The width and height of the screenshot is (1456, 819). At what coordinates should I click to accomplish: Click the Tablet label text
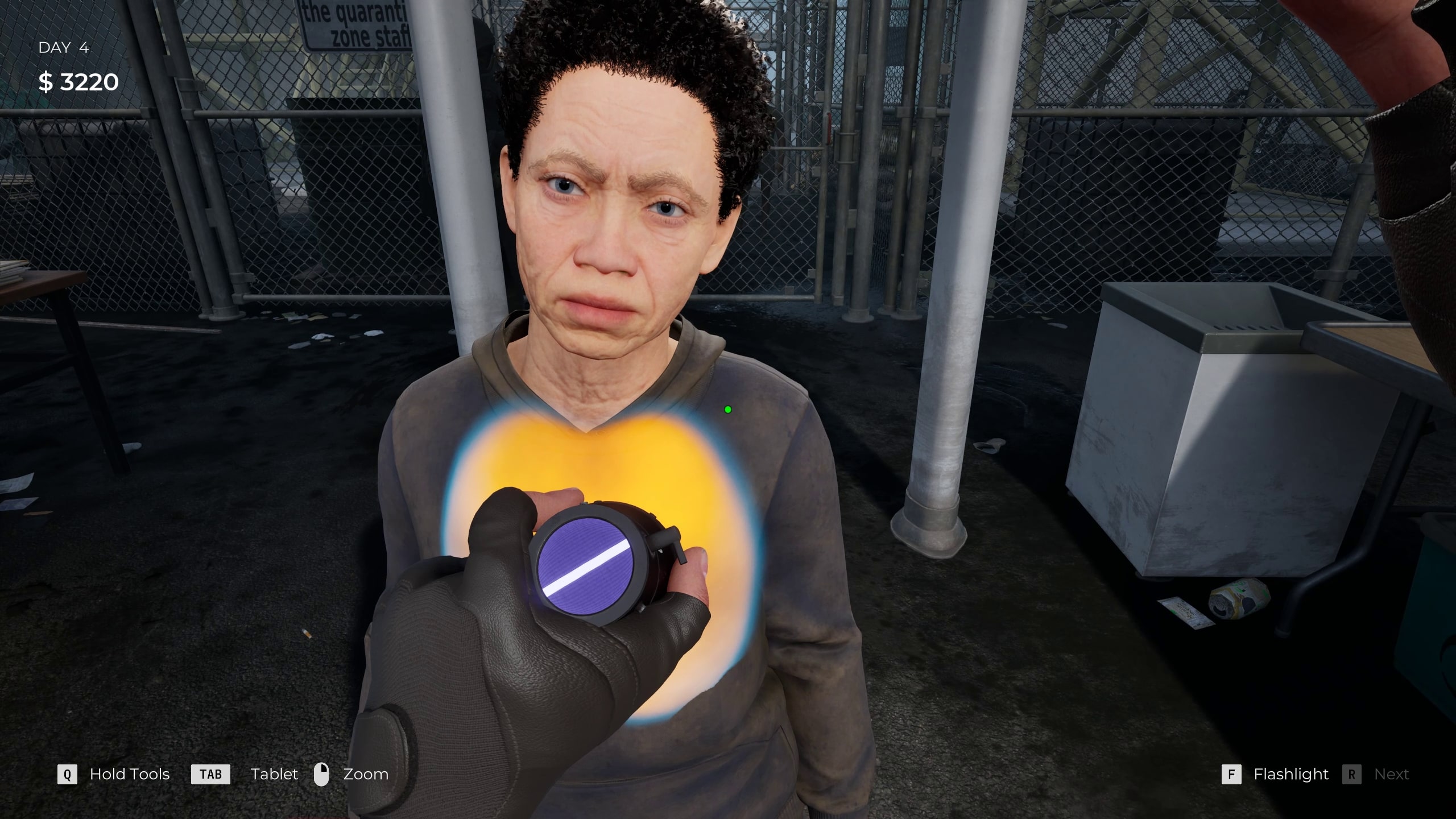pyautogui.click(x=274, y=774)
